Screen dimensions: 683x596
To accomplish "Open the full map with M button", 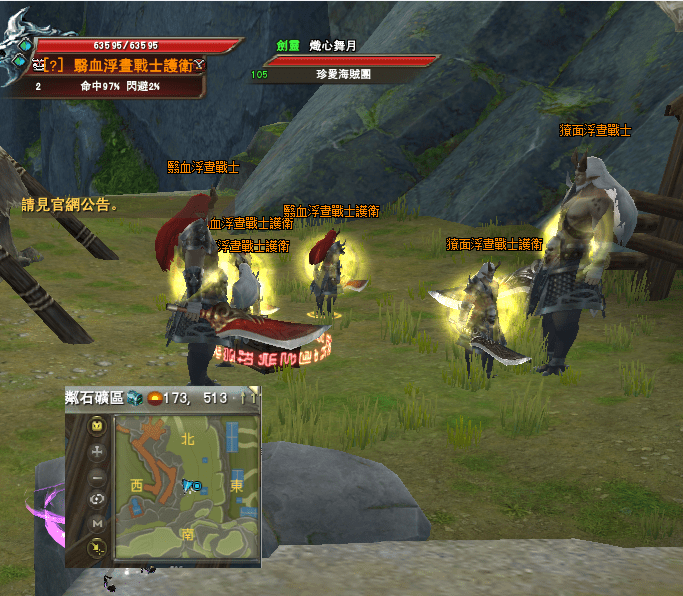I will tap(97, 523).
